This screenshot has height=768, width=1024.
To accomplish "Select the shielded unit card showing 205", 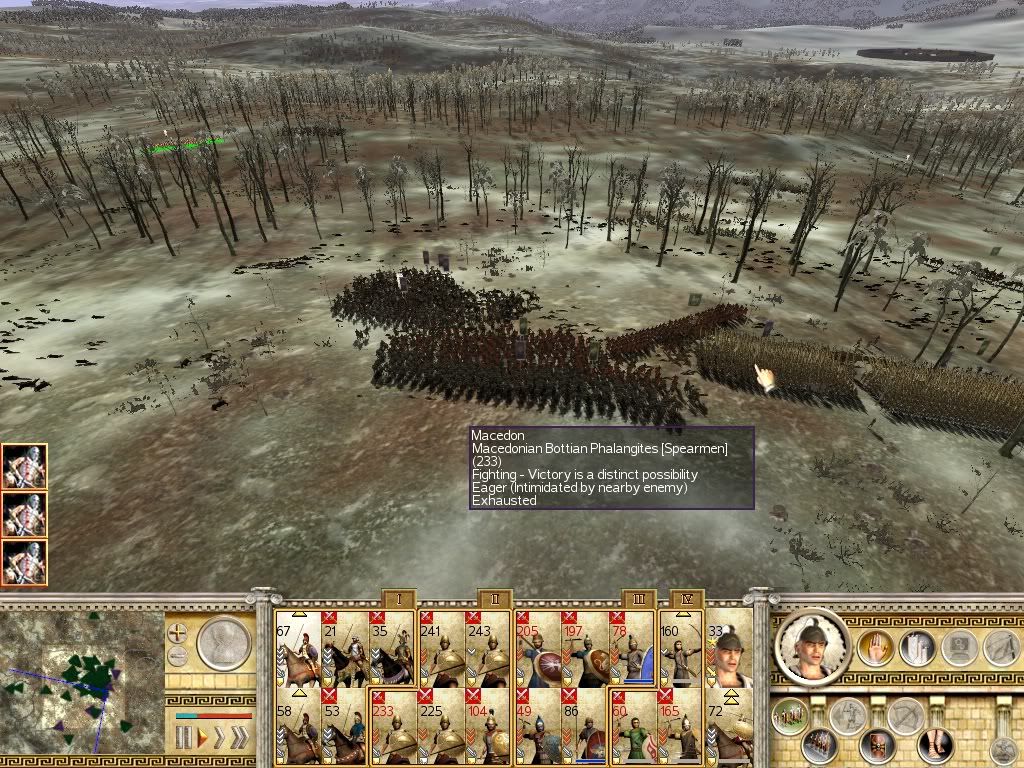I will [x=537, y=648].
